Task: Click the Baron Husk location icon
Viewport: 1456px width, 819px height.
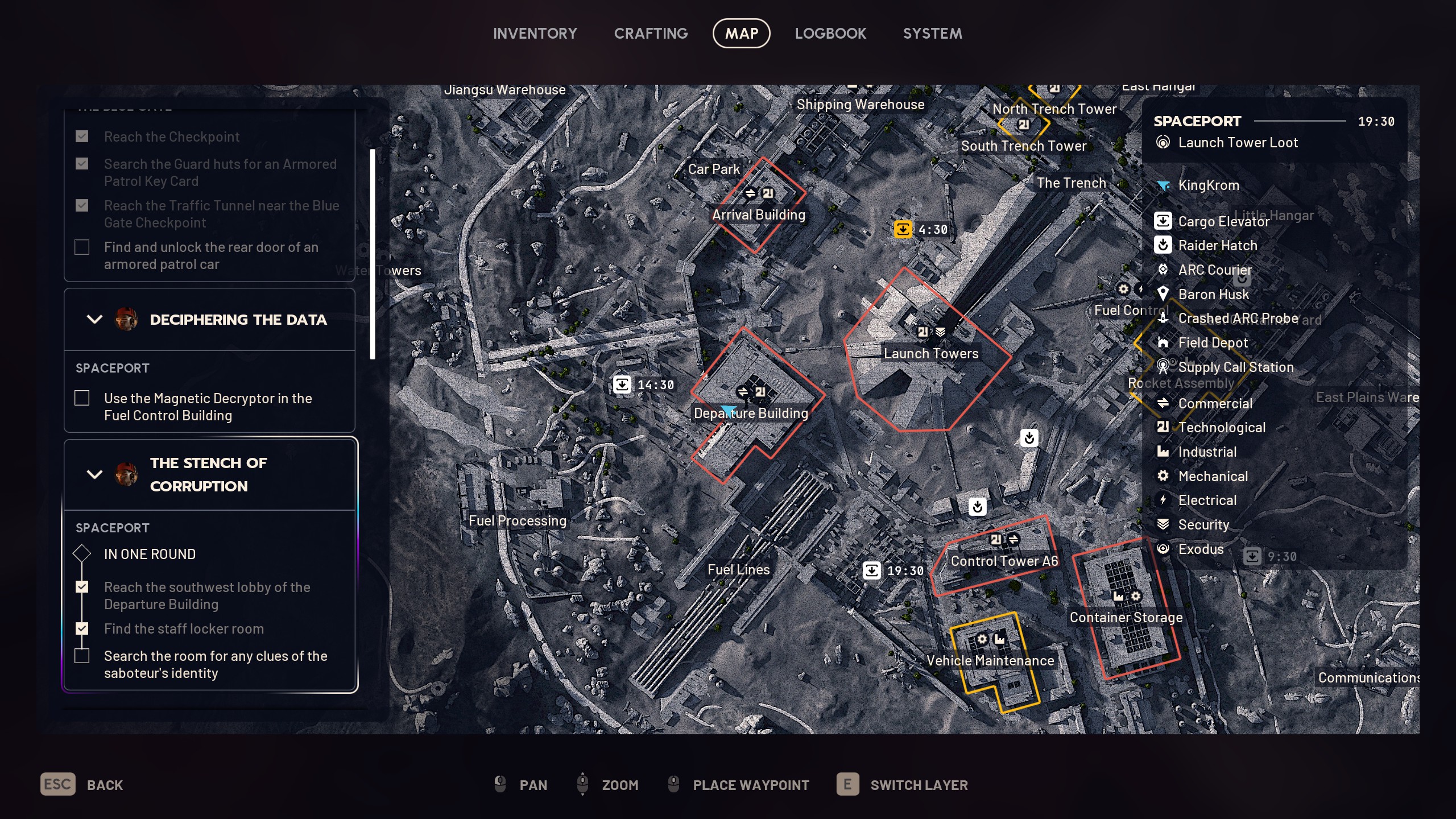Action: coord(1164,294)
